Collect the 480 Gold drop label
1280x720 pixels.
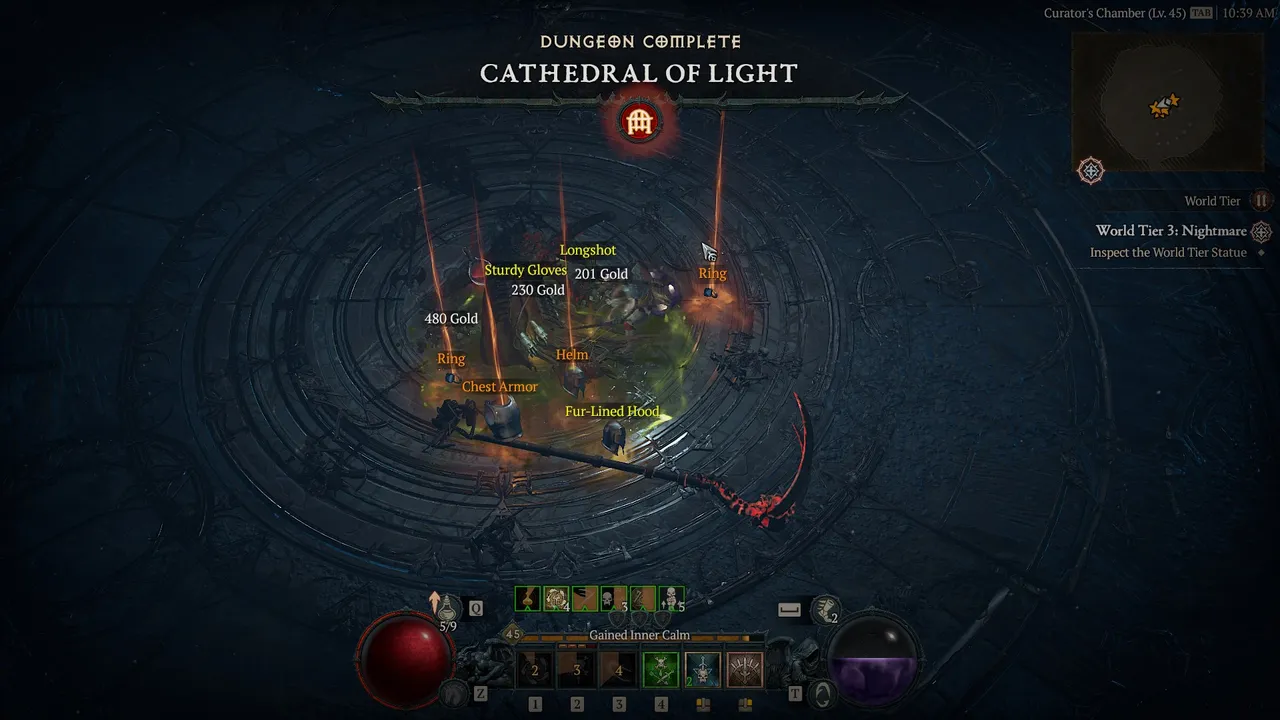pos(451,319)
